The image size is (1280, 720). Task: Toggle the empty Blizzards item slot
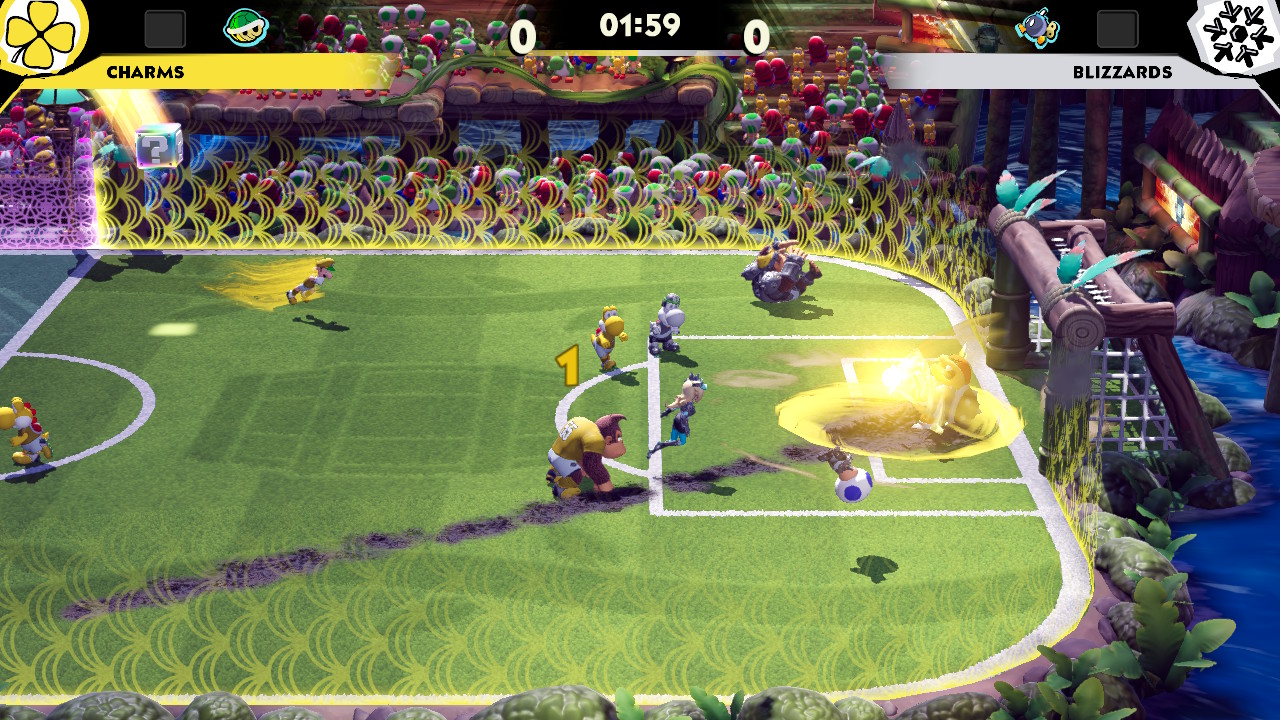coord(1118,28)
